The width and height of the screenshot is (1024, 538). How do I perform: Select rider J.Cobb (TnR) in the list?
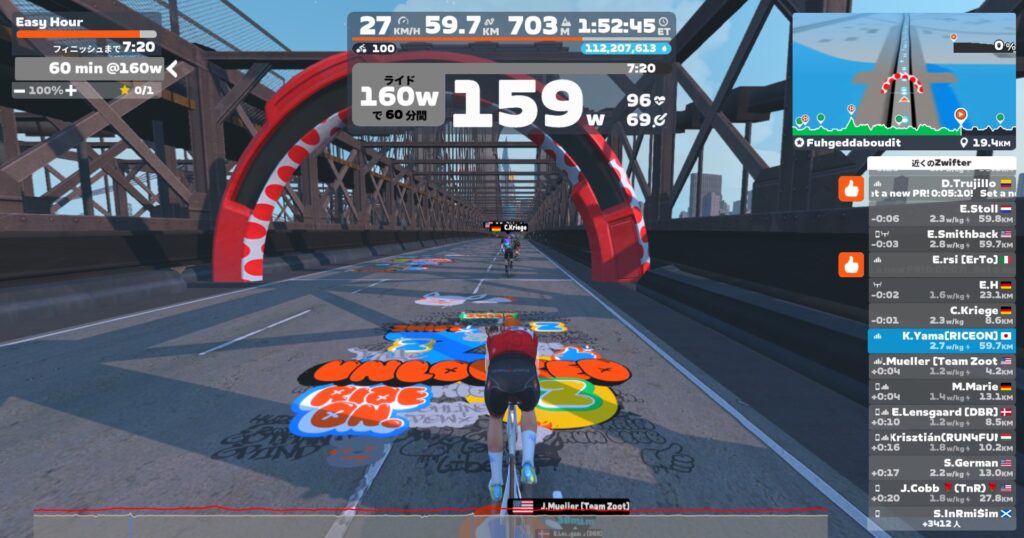point(942,492)
